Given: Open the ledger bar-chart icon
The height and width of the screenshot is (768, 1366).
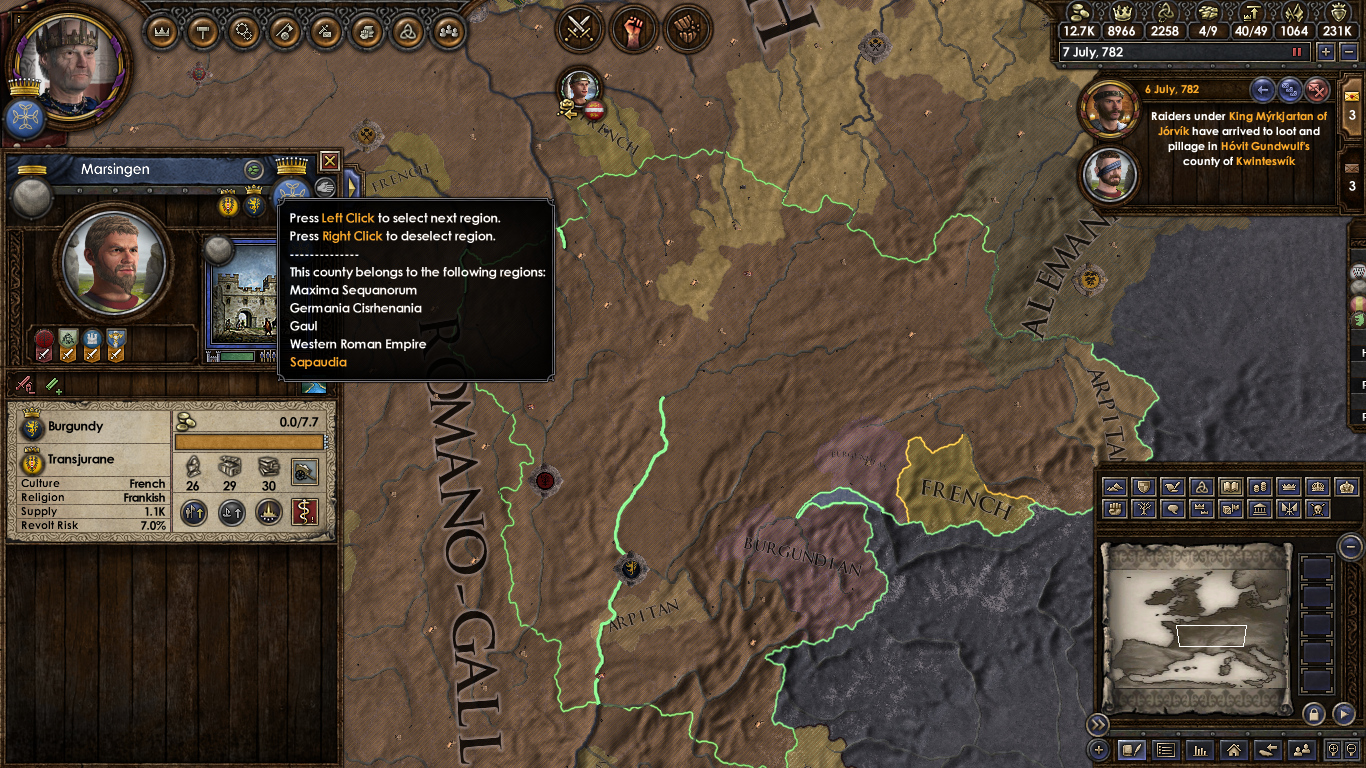Looking at the screenshot, I should pos(1199,750).
